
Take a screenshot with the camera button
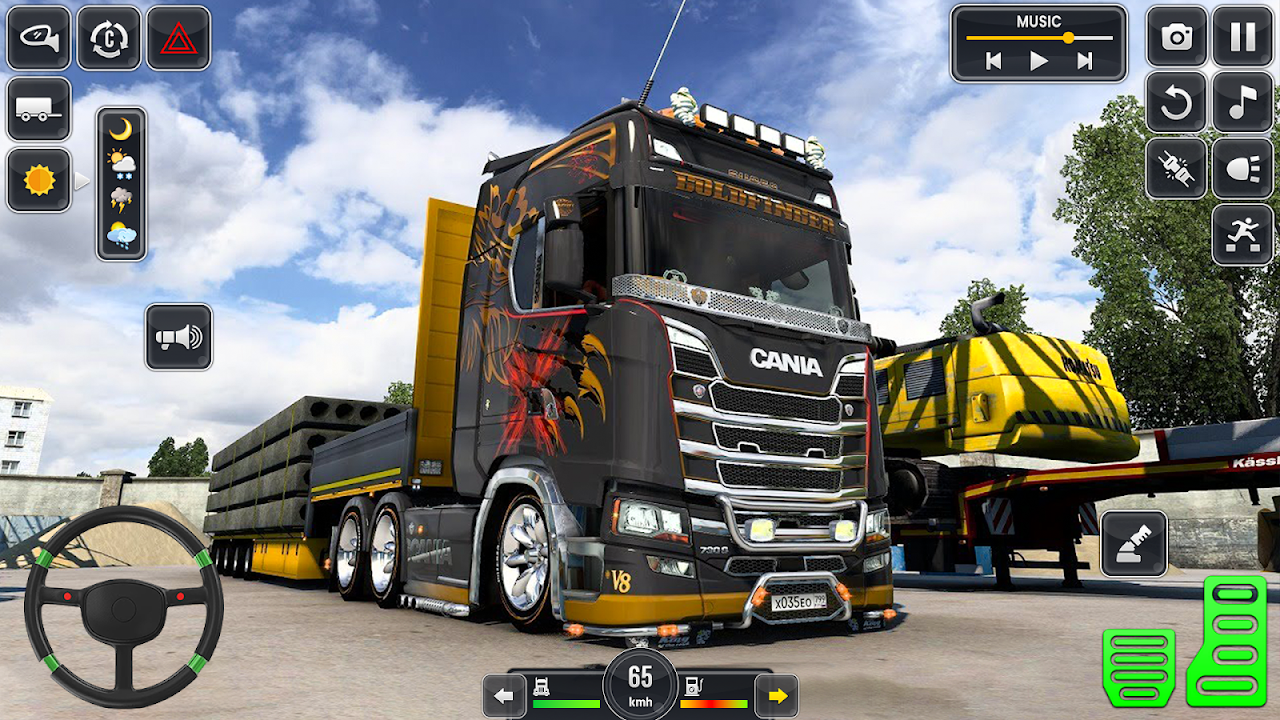point(1177,37)
